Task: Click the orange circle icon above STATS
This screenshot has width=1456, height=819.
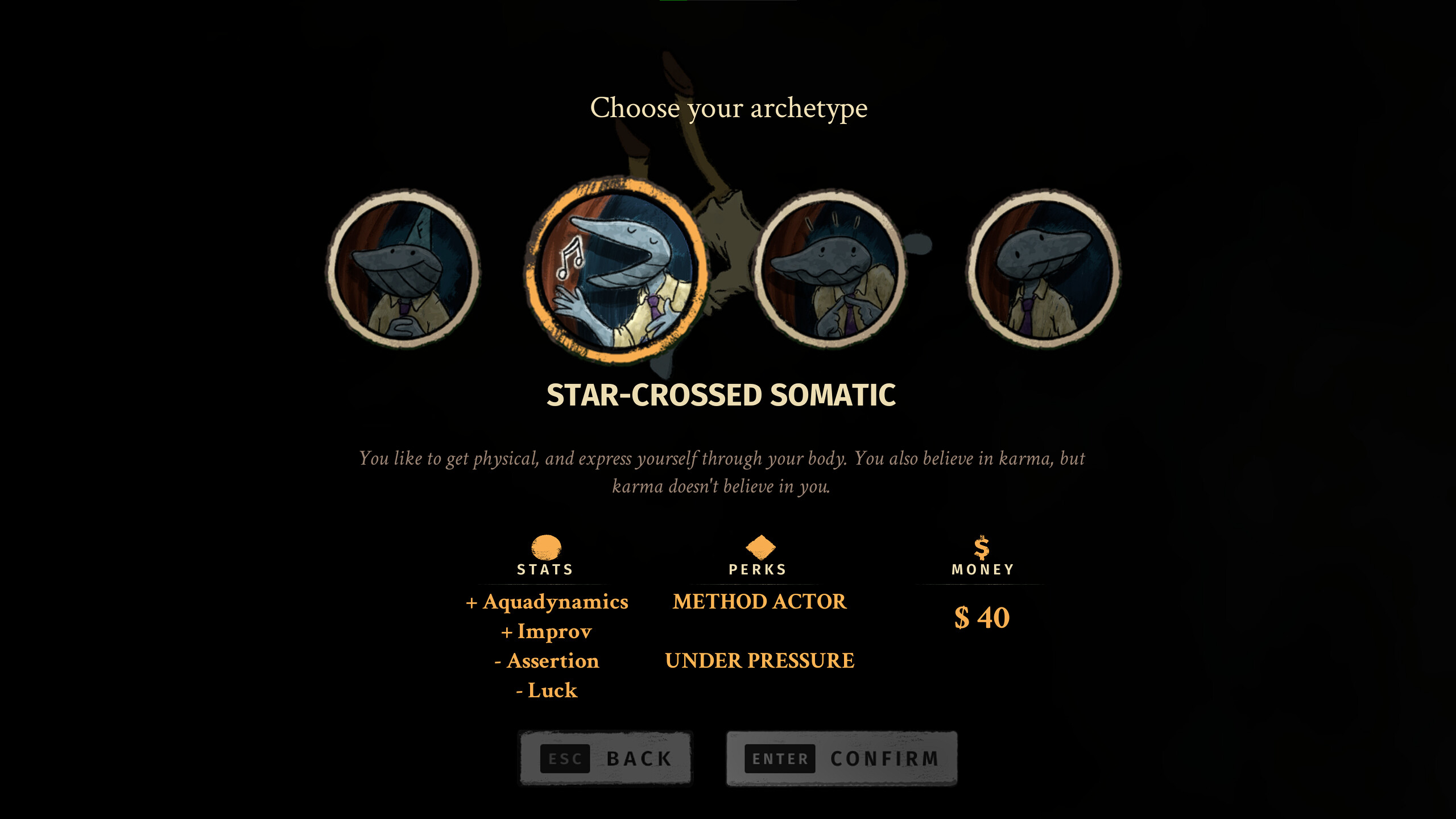Action: click(545, 546)
